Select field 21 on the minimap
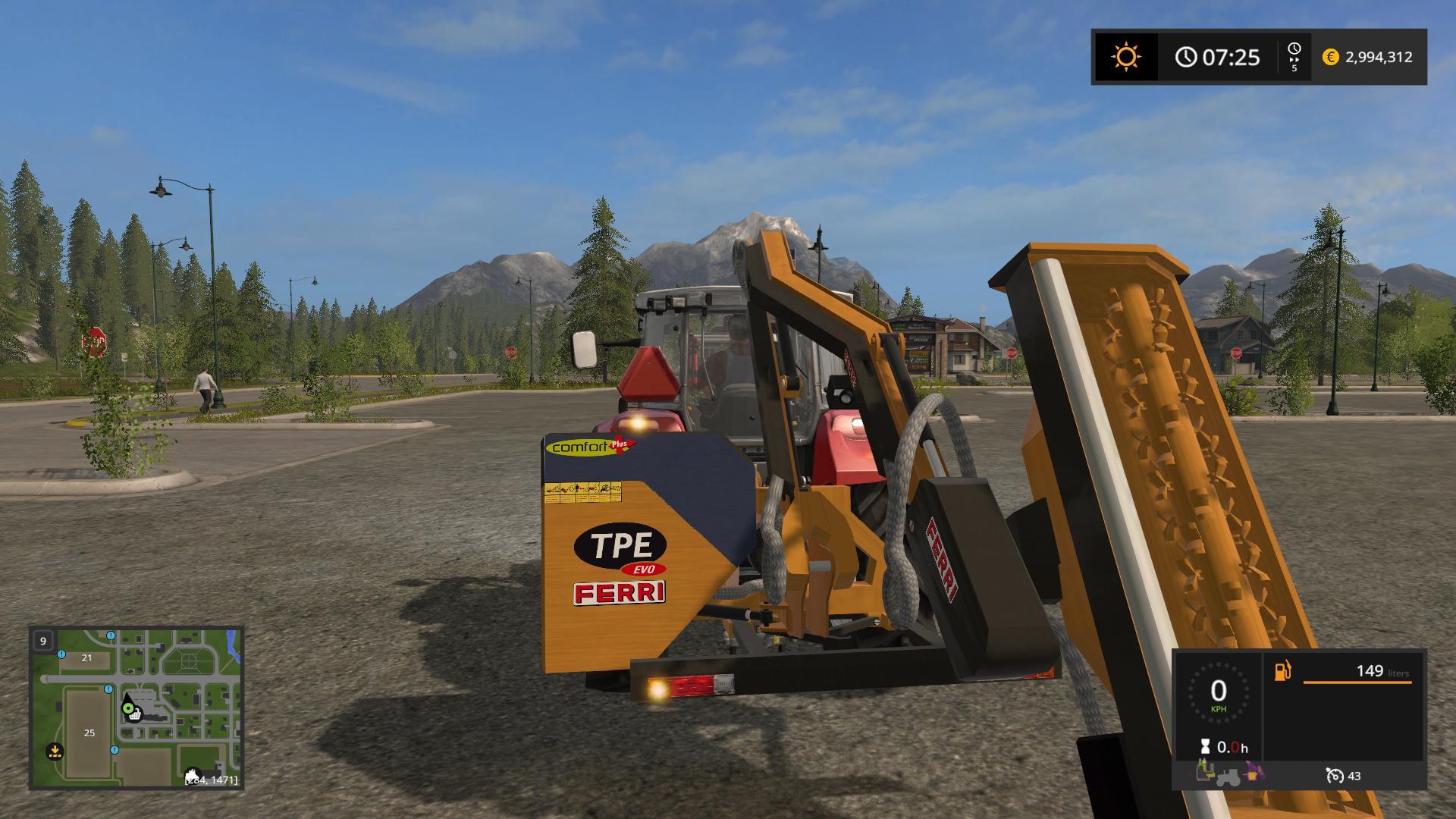Screen dimensions: 1456x819 click(86, 658)
